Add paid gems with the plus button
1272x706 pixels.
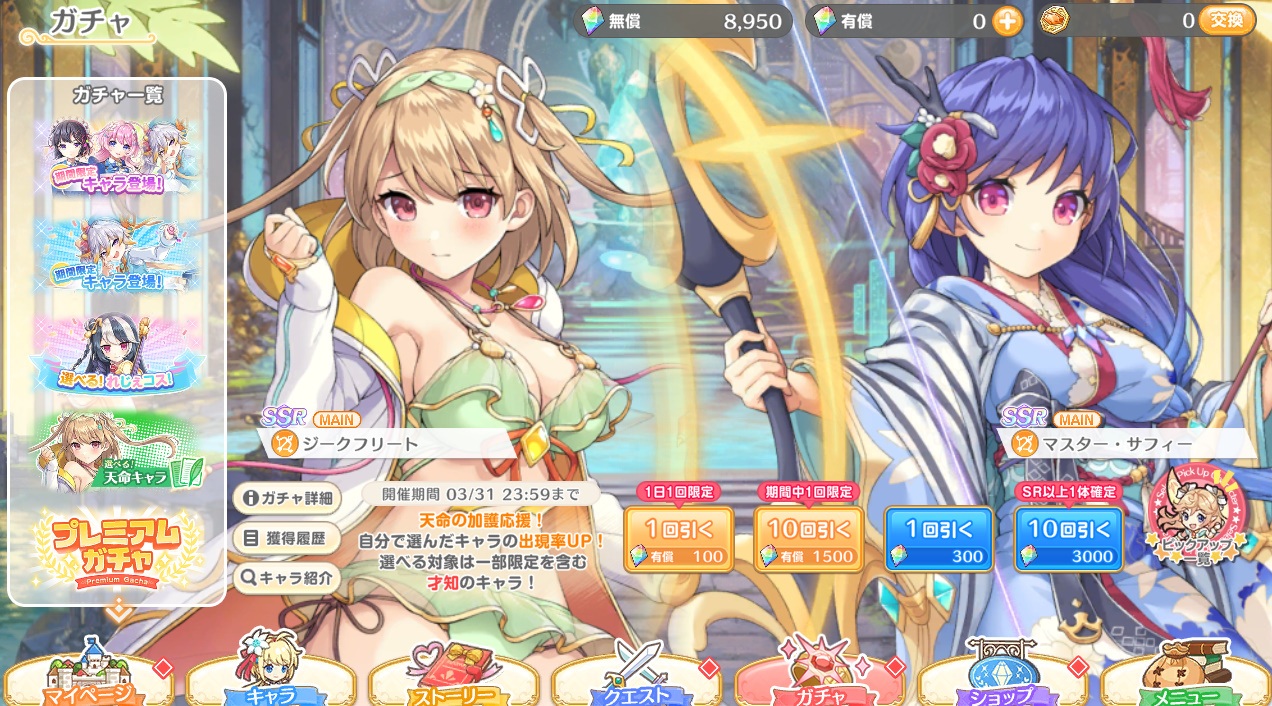click(x=1007, y=21)
